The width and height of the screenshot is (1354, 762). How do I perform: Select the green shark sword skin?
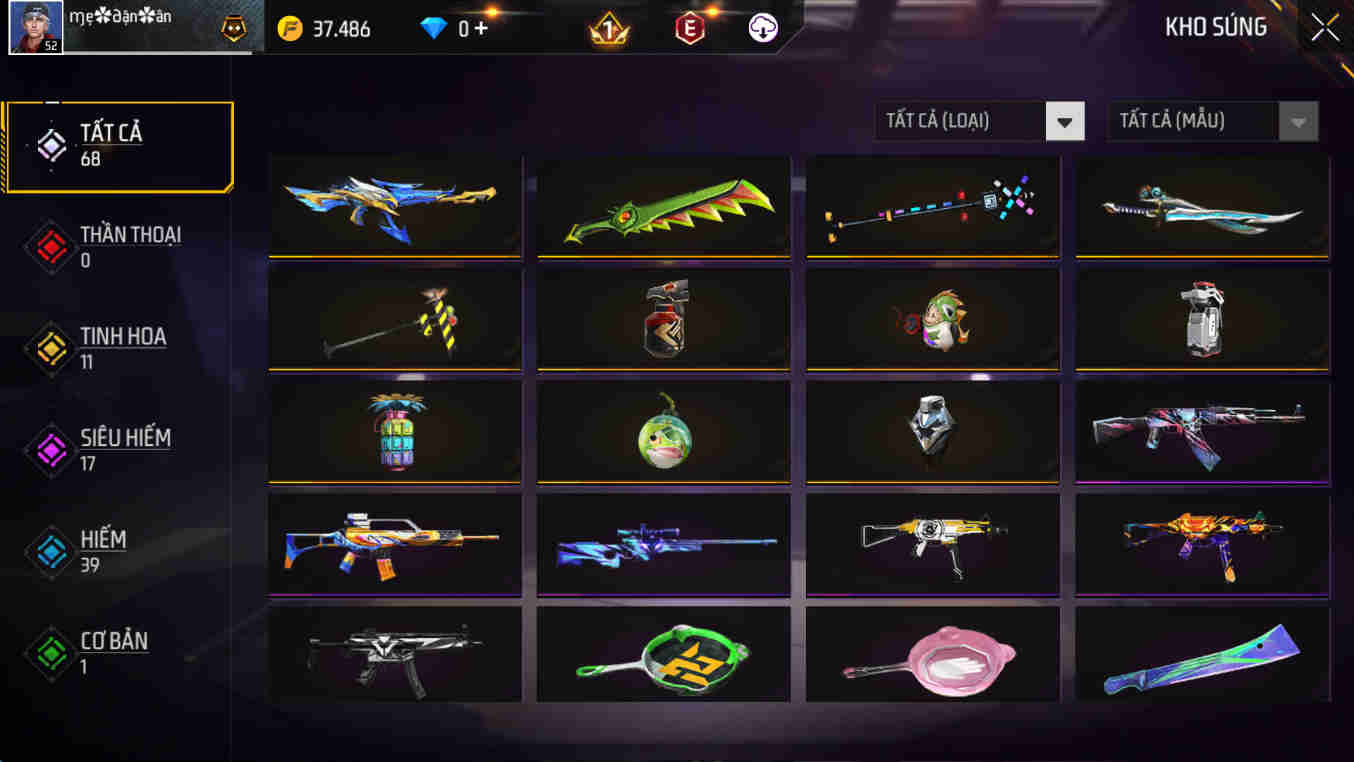(663, 206)
